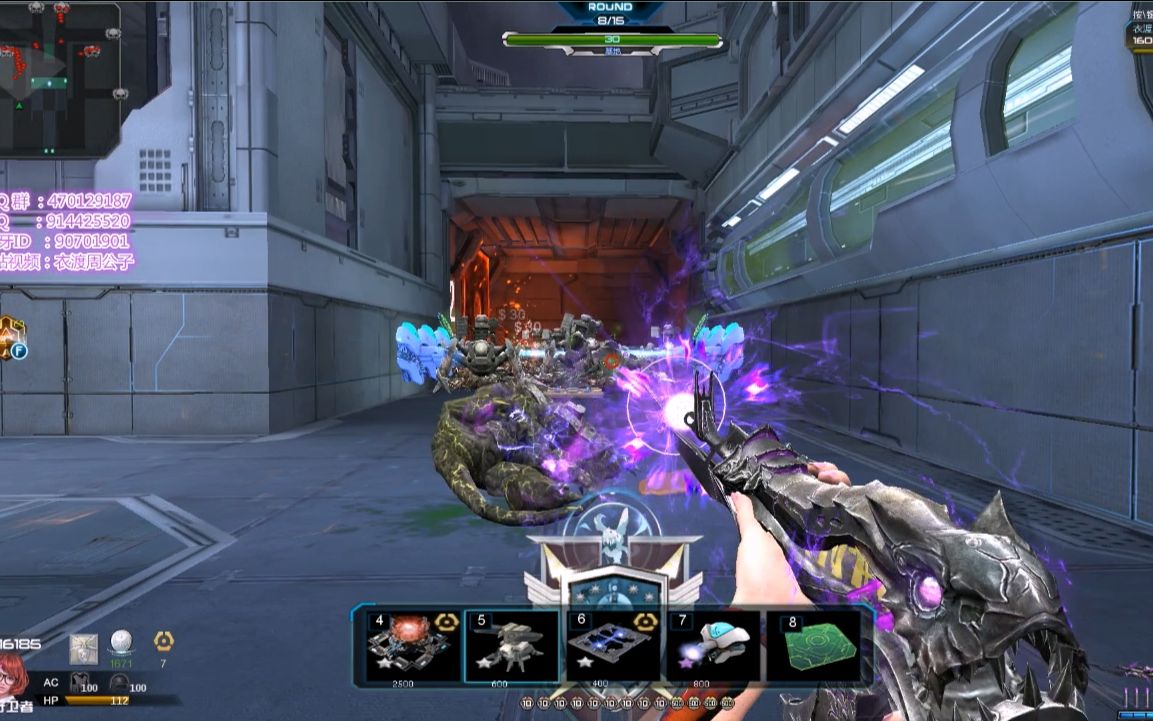
Task: Select the slot 6 electric floor panel
Action: 613,646
